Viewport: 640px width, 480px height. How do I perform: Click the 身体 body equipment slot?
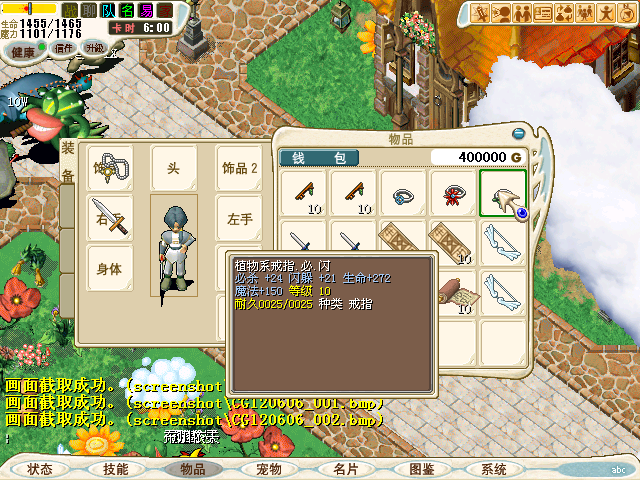tap(109, 269)
